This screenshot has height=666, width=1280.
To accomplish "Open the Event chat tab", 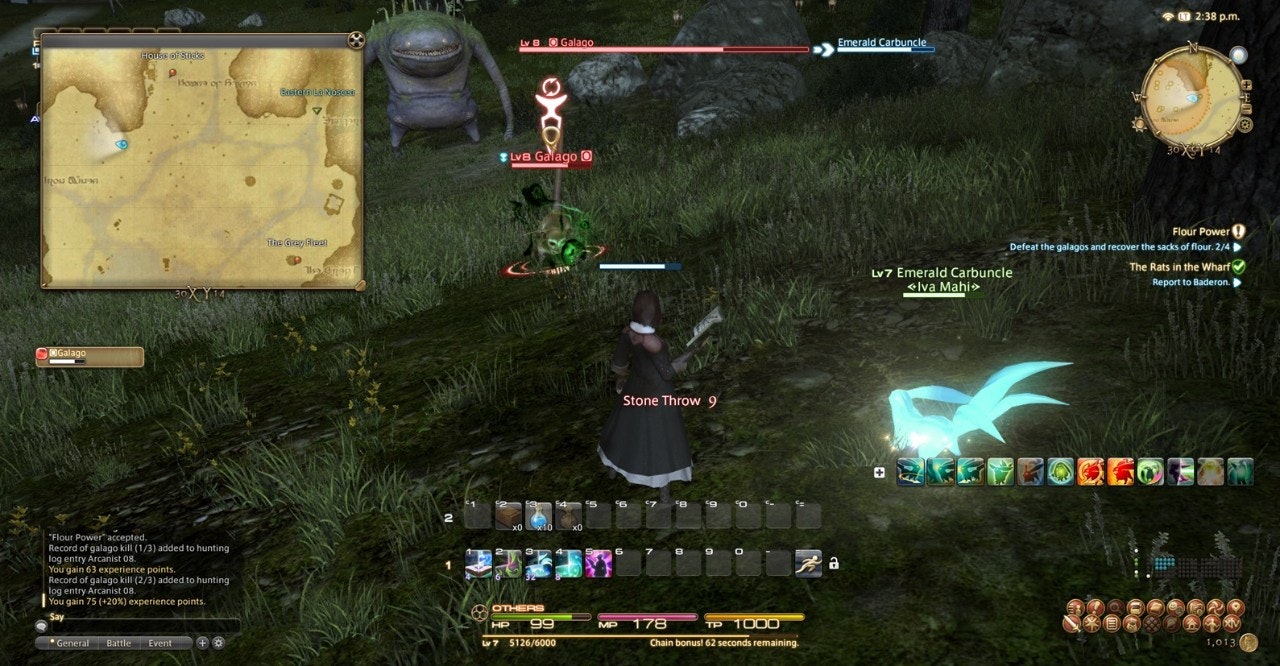I will pyautogui.click(x=160, y=643).
